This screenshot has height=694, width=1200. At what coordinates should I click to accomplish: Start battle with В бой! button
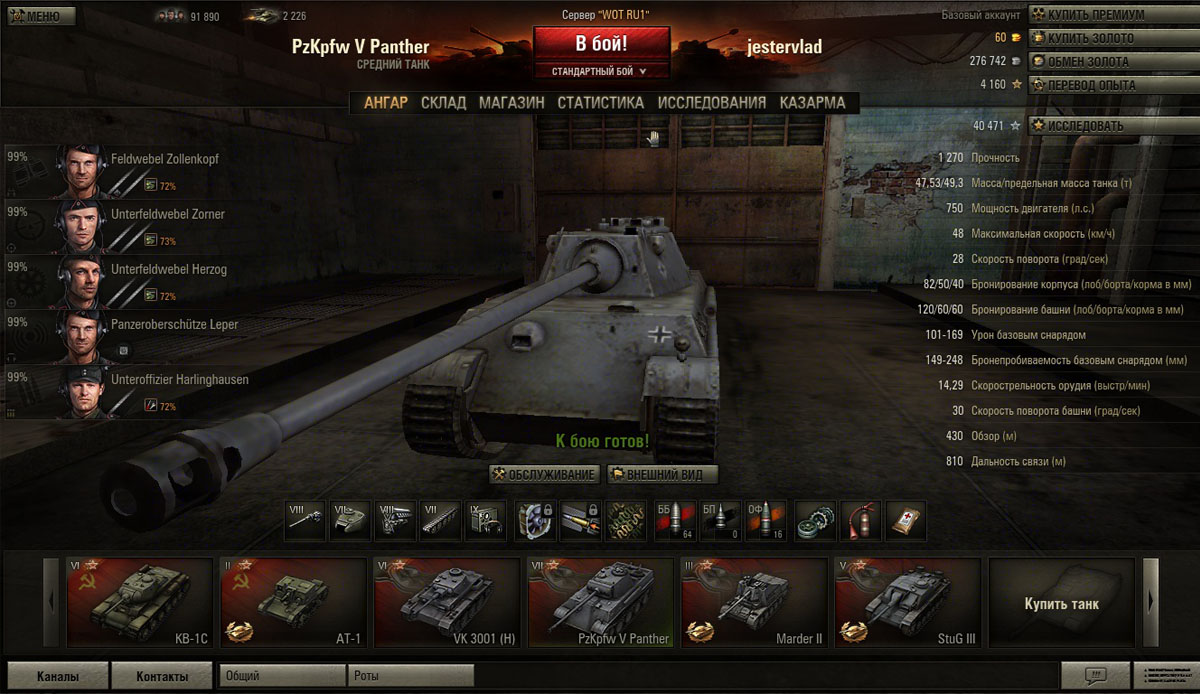coord(600,44)
